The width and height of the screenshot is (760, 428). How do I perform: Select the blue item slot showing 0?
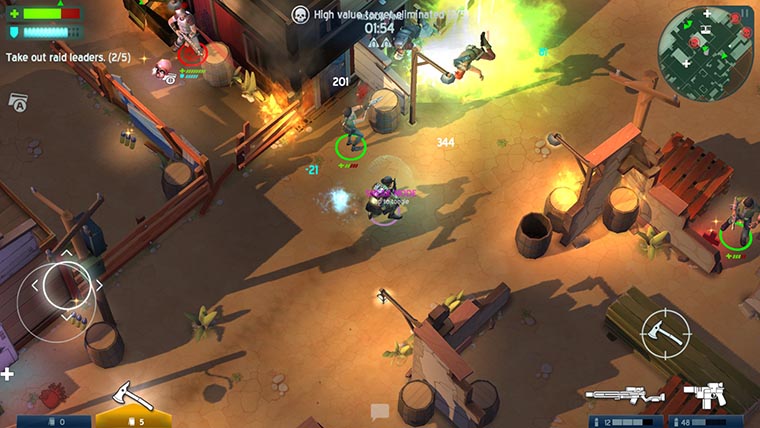pyautogui.click(x=47, y=421)
